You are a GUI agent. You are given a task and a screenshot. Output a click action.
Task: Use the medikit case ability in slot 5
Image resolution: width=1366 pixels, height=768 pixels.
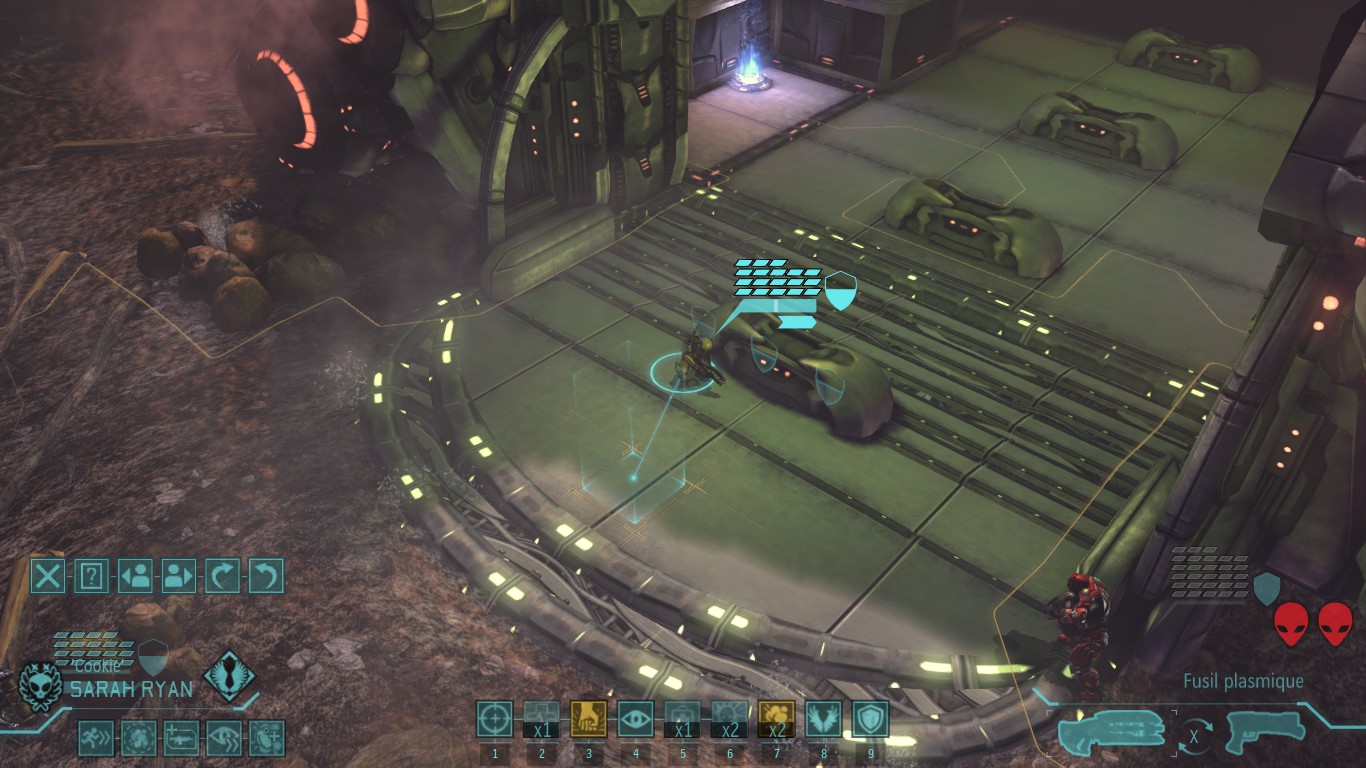[x=682, y=718]
